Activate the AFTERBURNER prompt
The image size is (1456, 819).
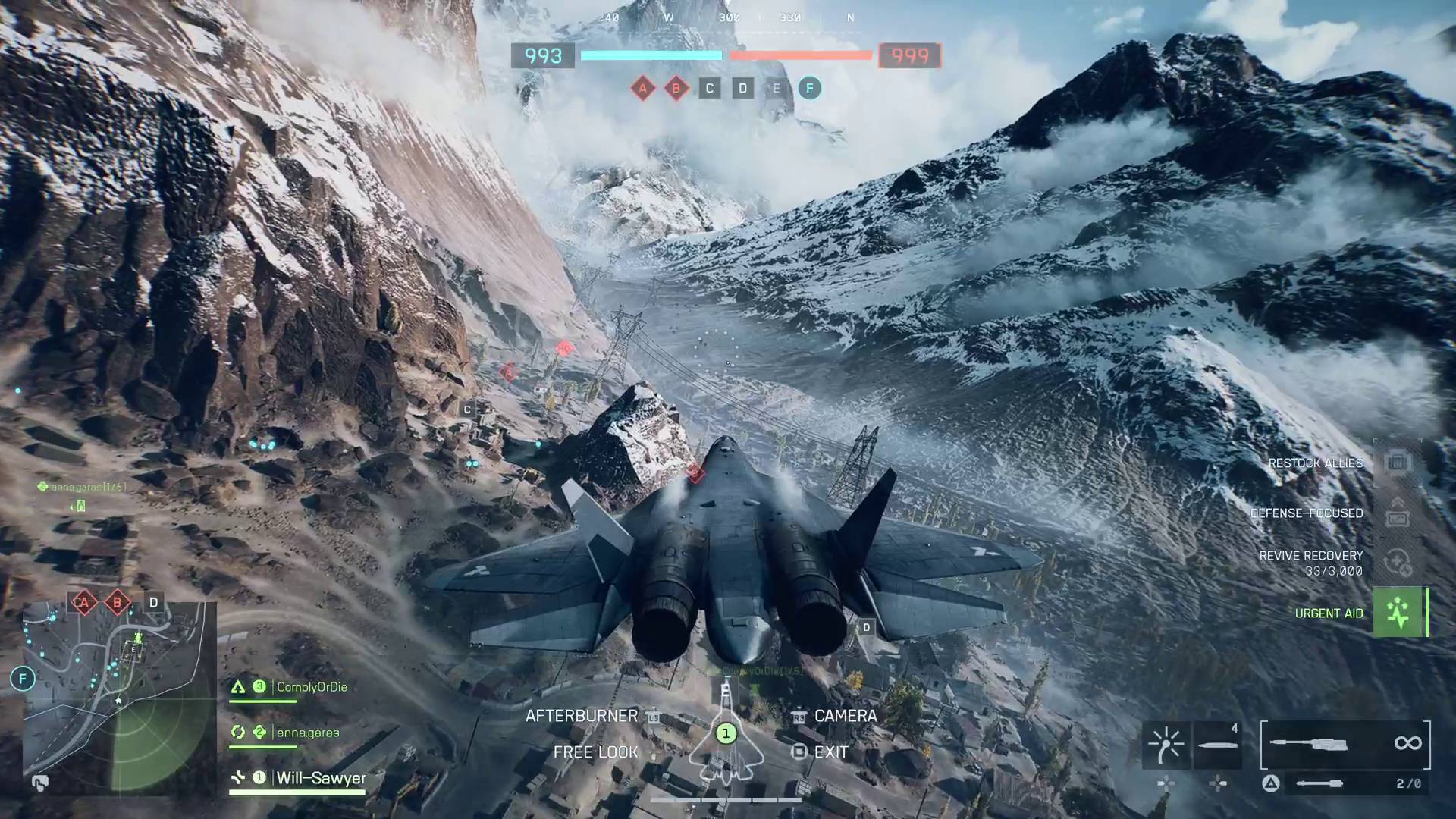pos(581,715)
